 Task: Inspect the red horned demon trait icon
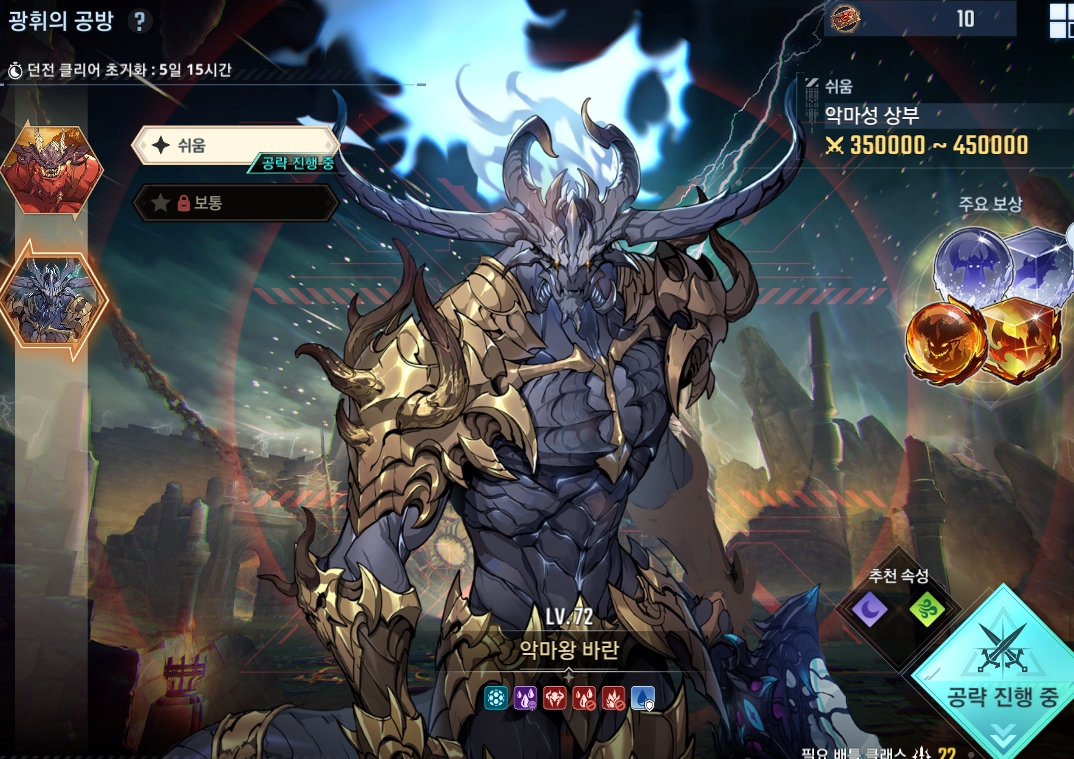[555, 698]
